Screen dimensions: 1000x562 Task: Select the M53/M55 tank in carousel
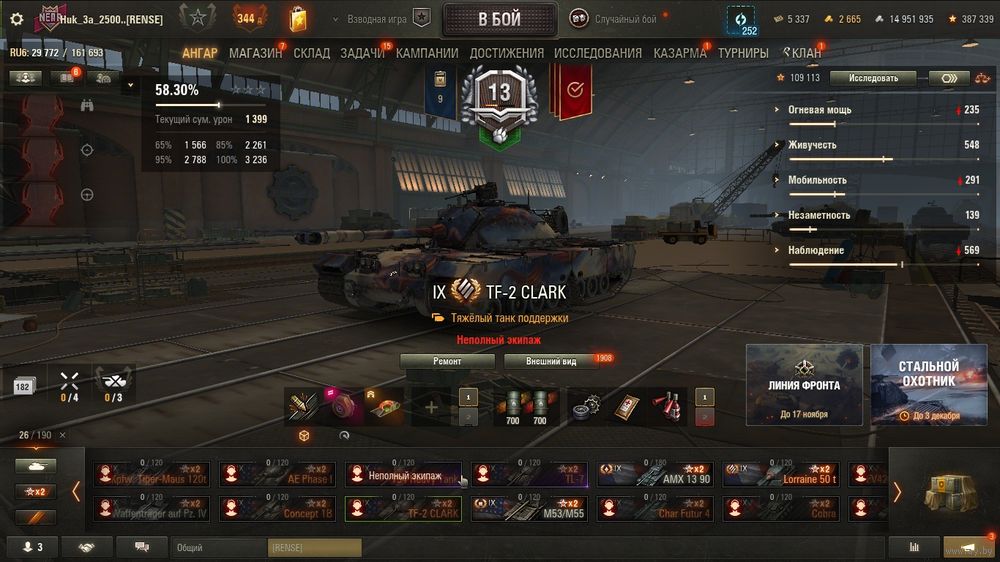pyautogui.click(x=529, y=508)
